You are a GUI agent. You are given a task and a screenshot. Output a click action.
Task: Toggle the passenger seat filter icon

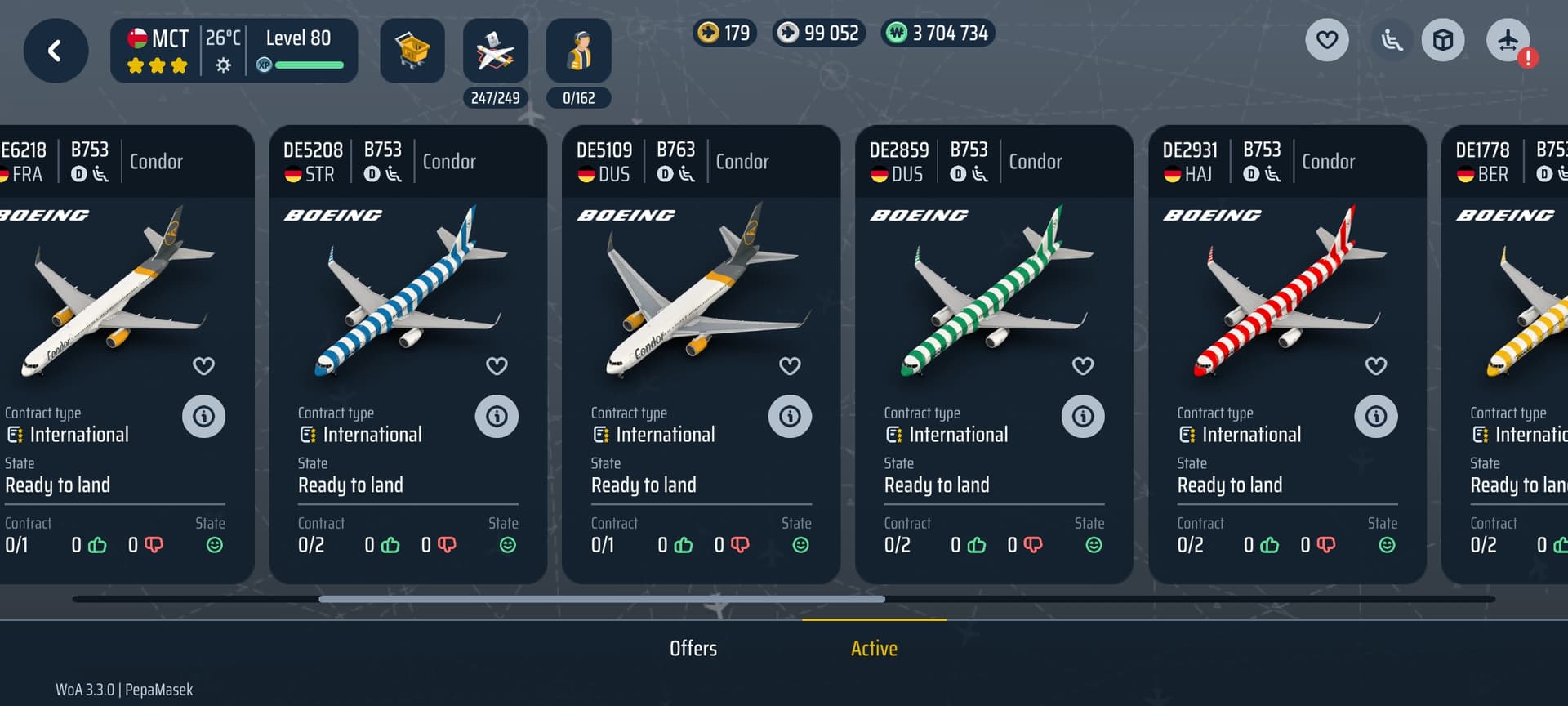click(1392, 40)
